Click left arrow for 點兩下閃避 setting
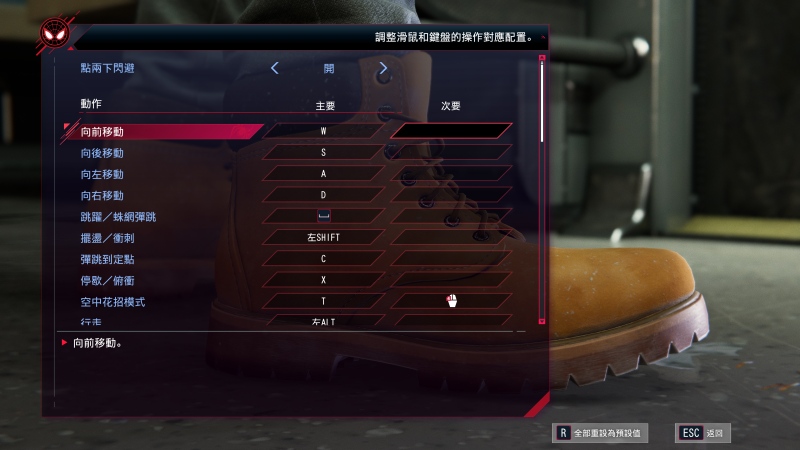 click(x=275, y=68)
